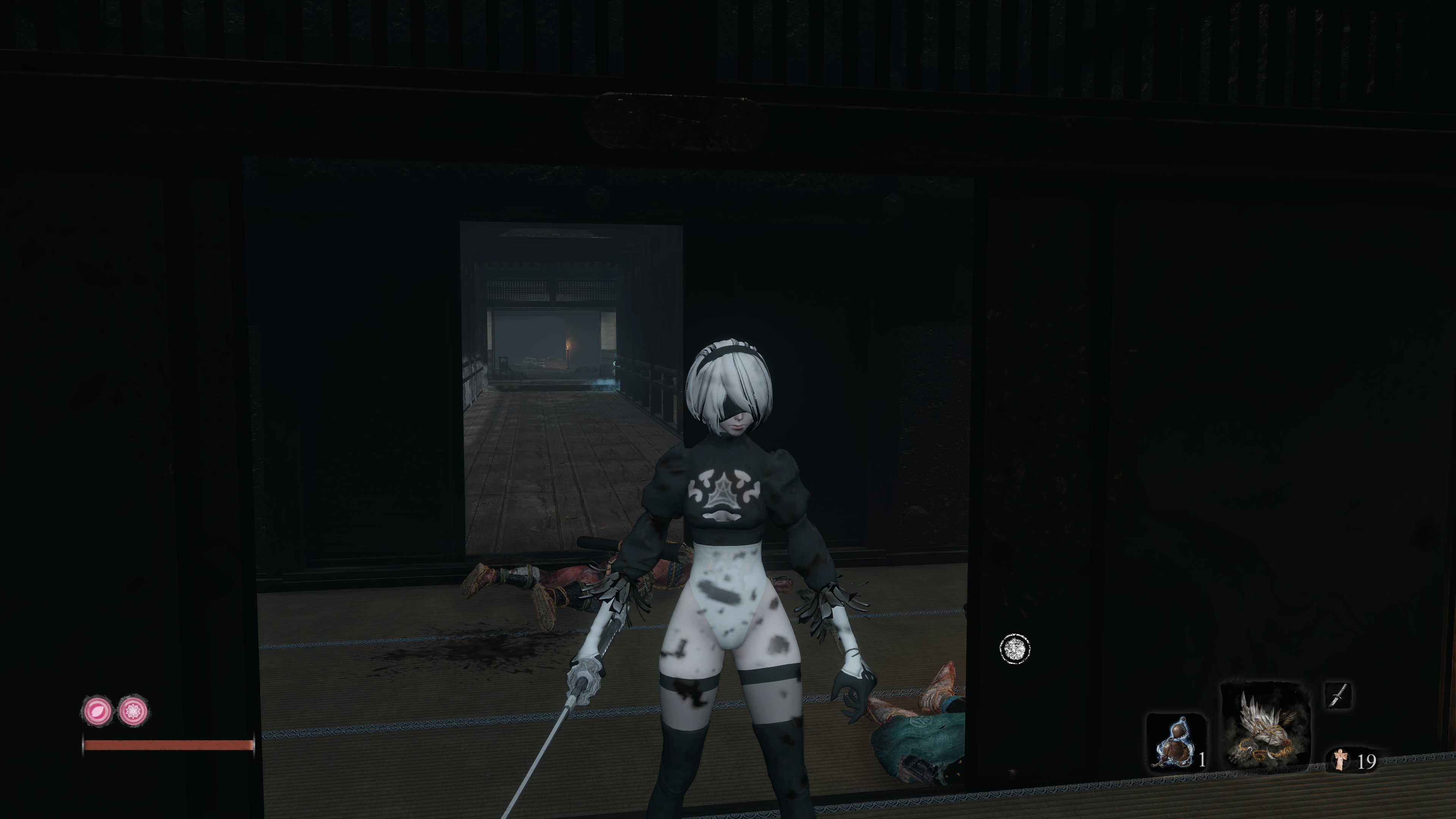Click the small katana combat art icon
The image size is (1456, 819).
pyautogui.click(x=1338, y=695)
